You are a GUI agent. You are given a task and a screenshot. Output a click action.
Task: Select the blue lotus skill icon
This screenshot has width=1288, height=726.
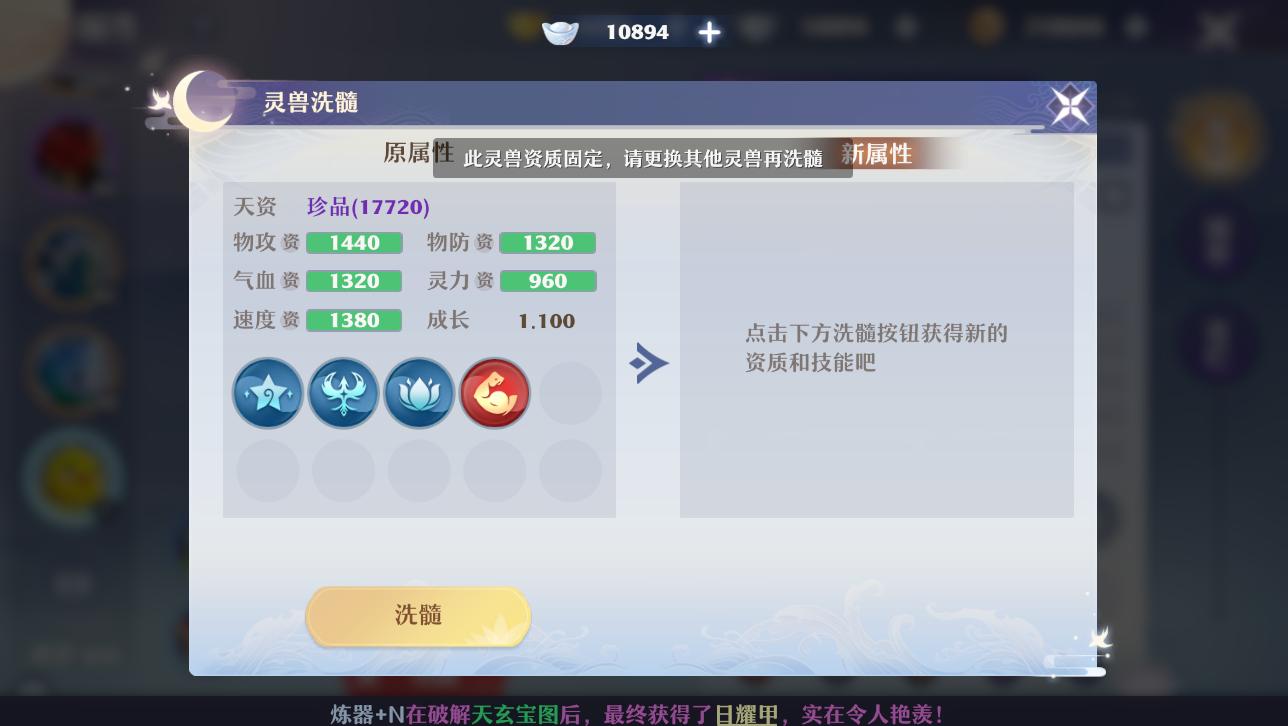(x=419, y=392)
